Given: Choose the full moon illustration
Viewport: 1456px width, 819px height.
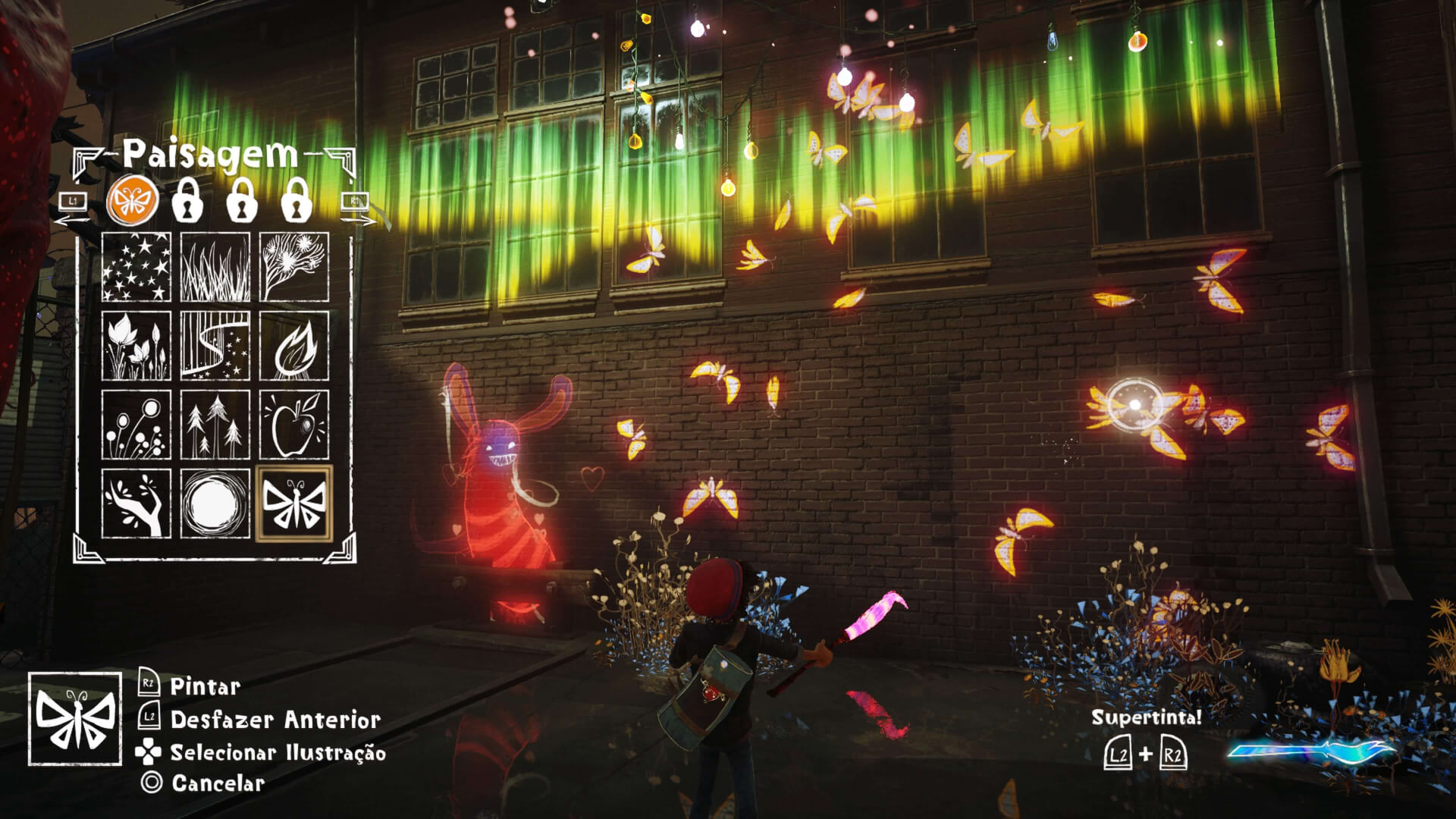Looking at the screenshot, I should pos(215,504).
